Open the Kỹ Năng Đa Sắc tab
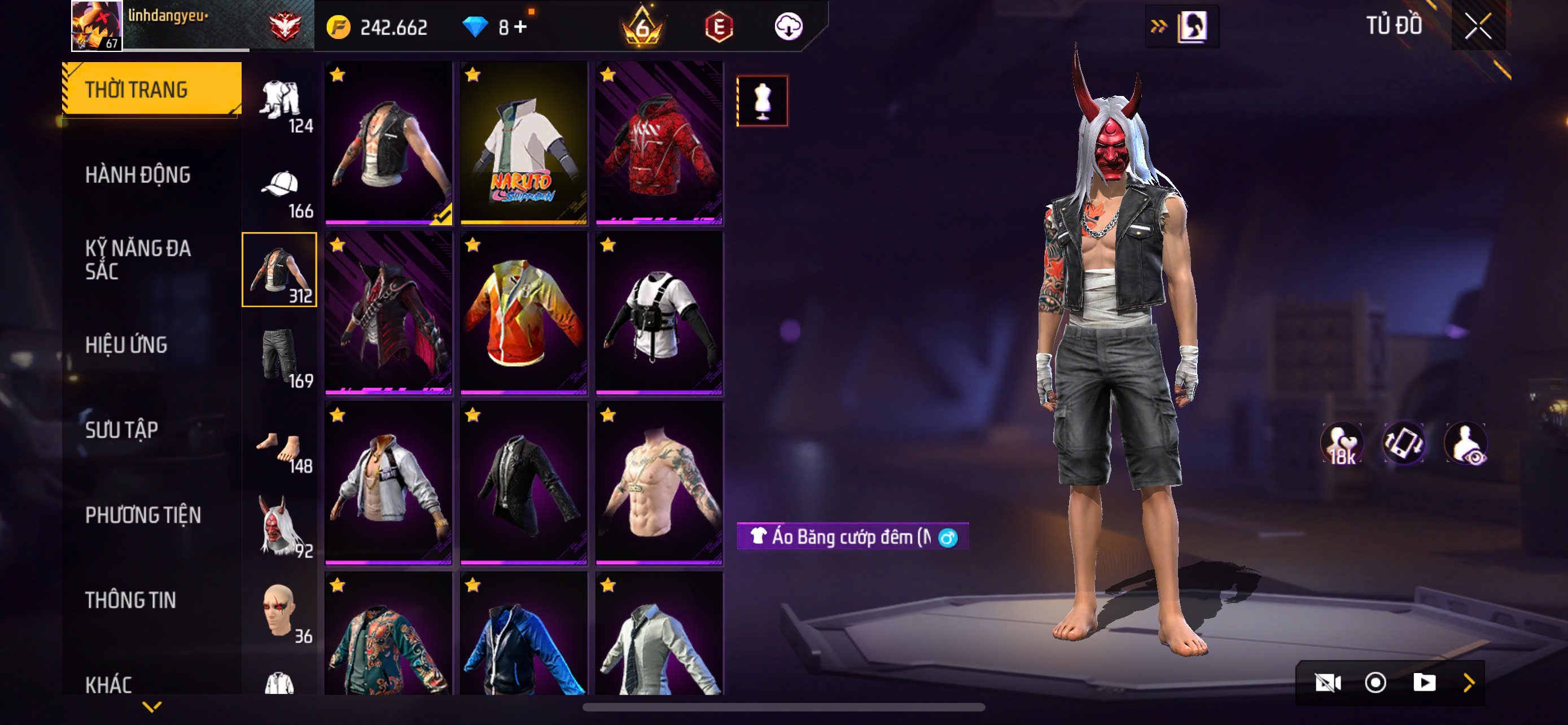The width and height of the screenshot is (1568, 725). [138, 259]
